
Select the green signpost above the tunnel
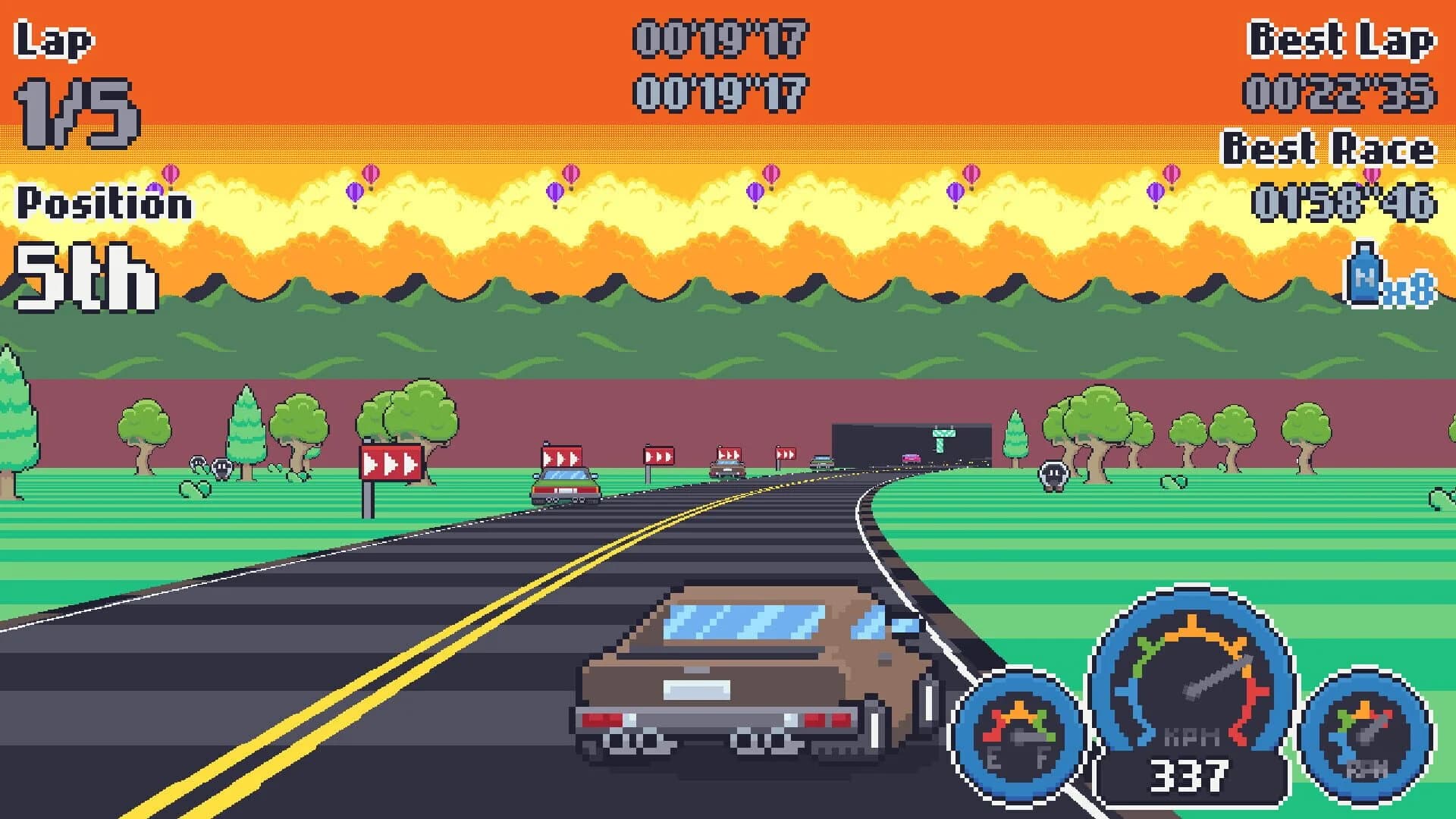[943, 441]
